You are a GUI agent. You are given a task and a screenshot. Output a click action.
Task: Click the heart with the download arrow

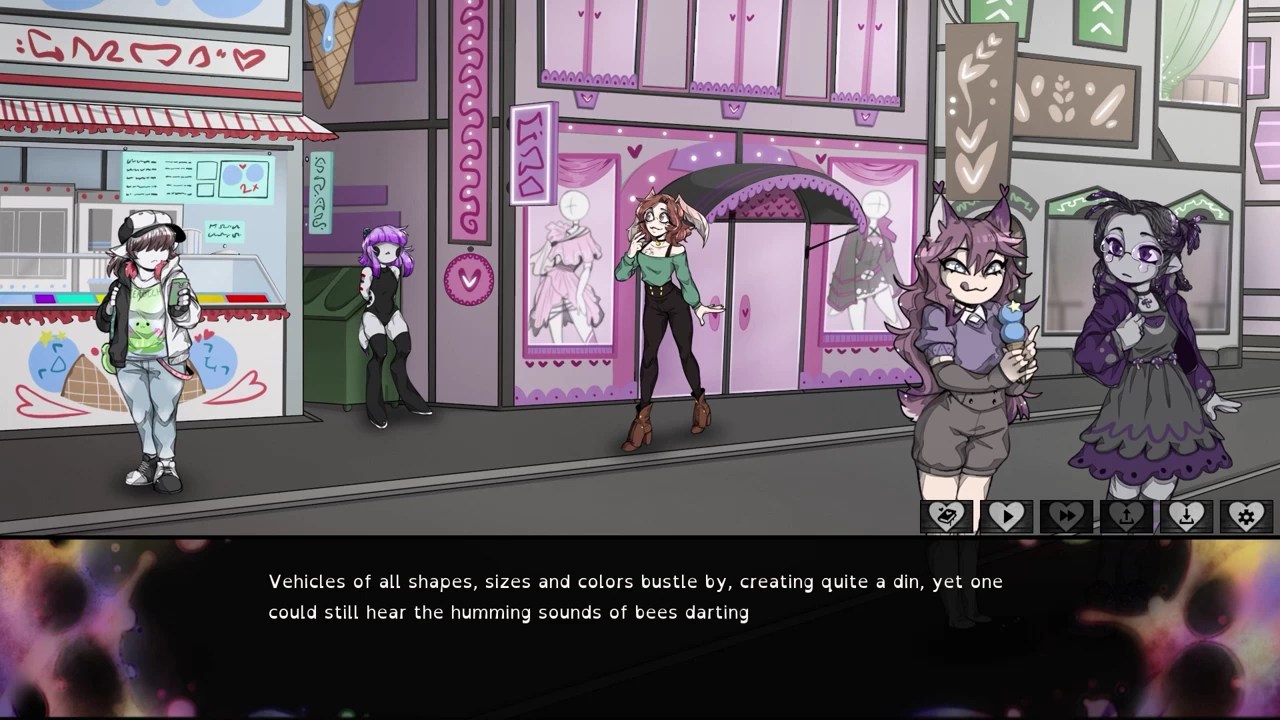click(1186, 516)
